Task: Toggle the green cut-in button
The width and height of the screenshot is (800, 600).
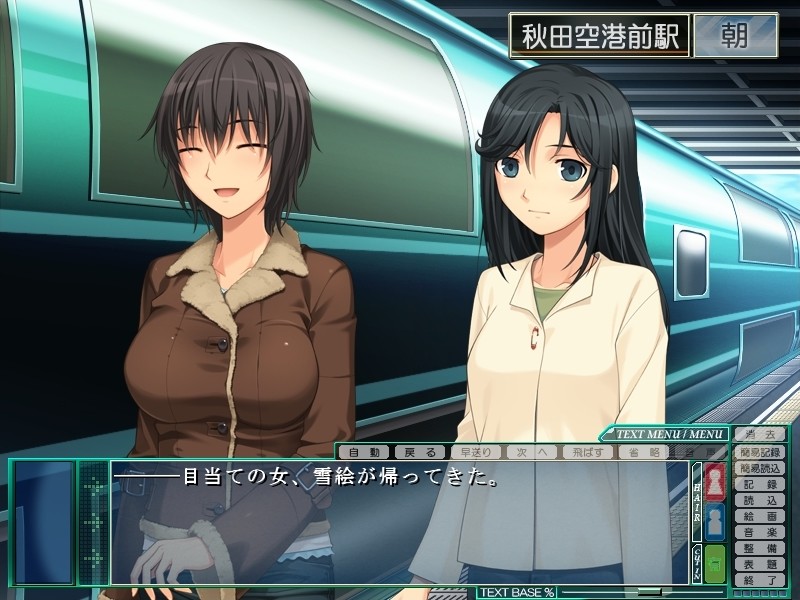Action: tap(715, 564)
